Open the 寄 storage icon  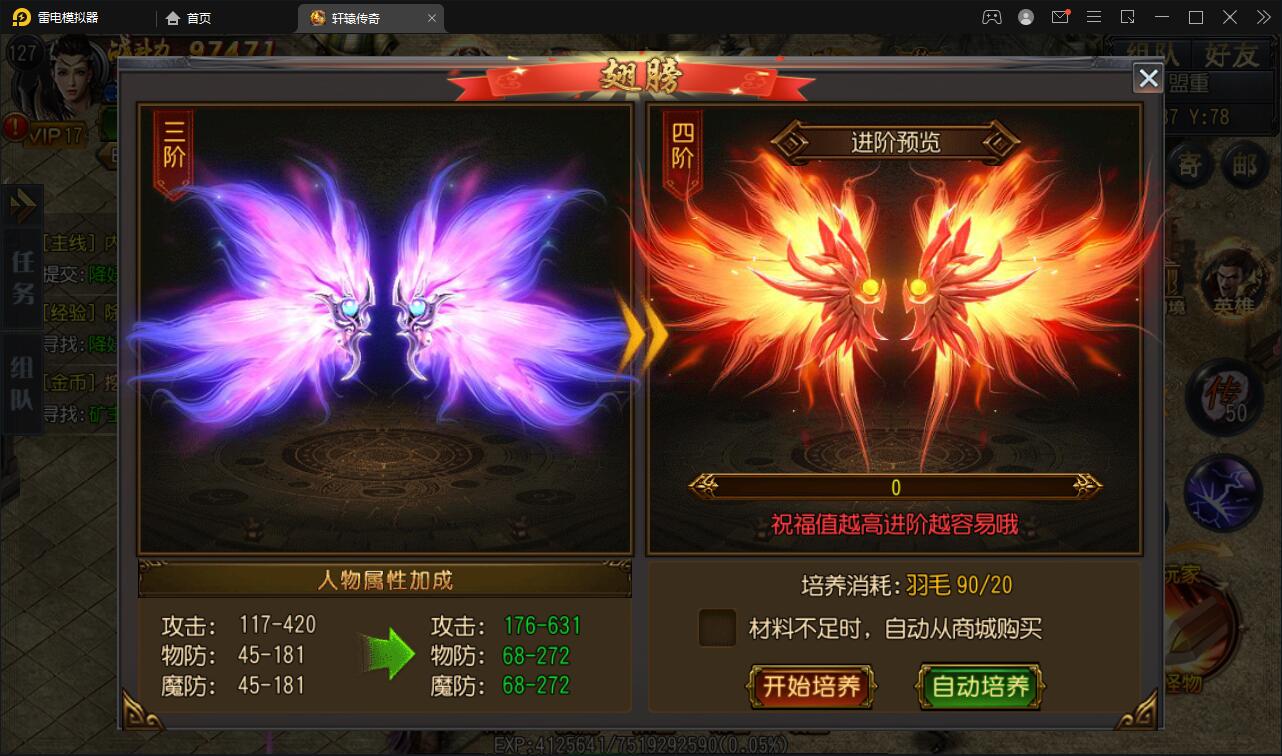click(1187, 165)
